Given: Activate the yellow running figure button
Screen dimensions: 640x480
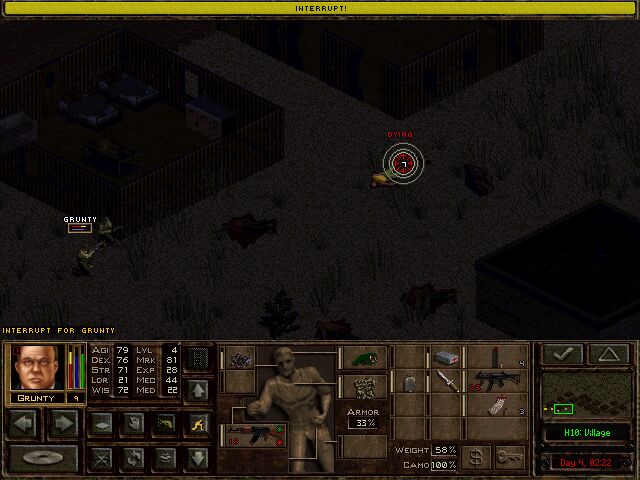Looking at the screenshot, I should [198, 423].
